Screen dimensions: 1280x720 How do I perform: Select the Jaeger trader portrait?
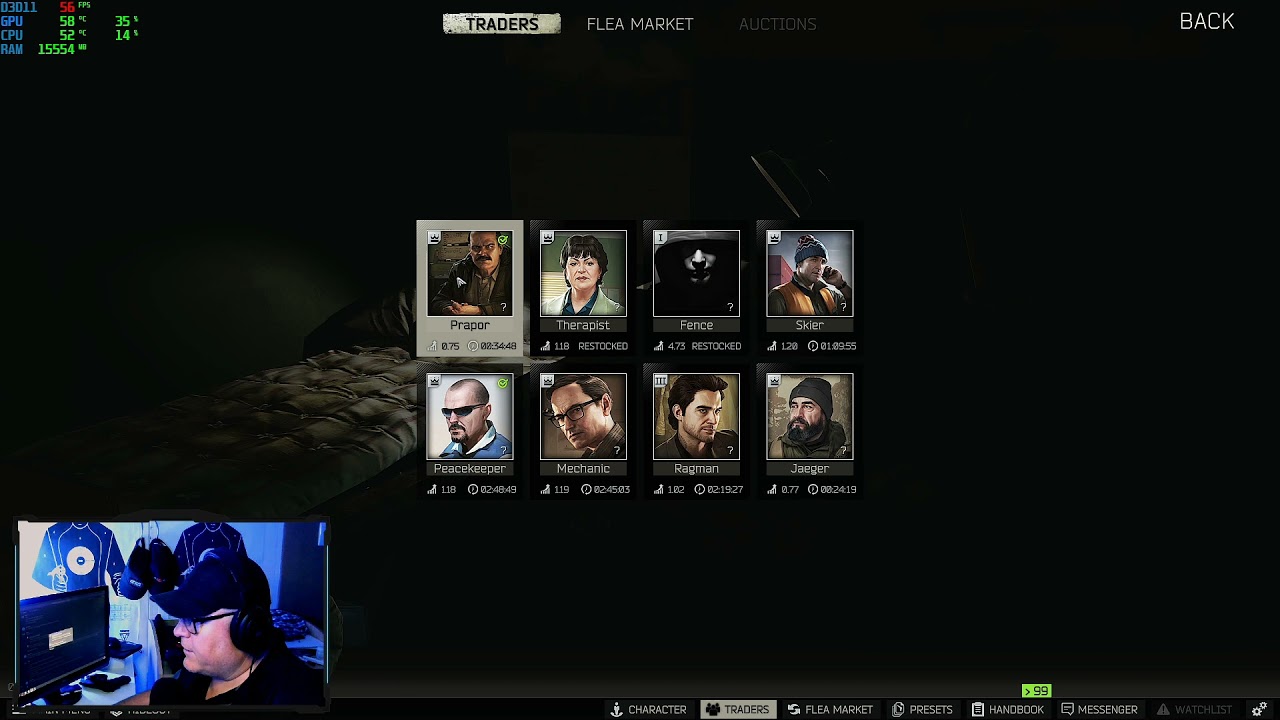coord(809,416)
